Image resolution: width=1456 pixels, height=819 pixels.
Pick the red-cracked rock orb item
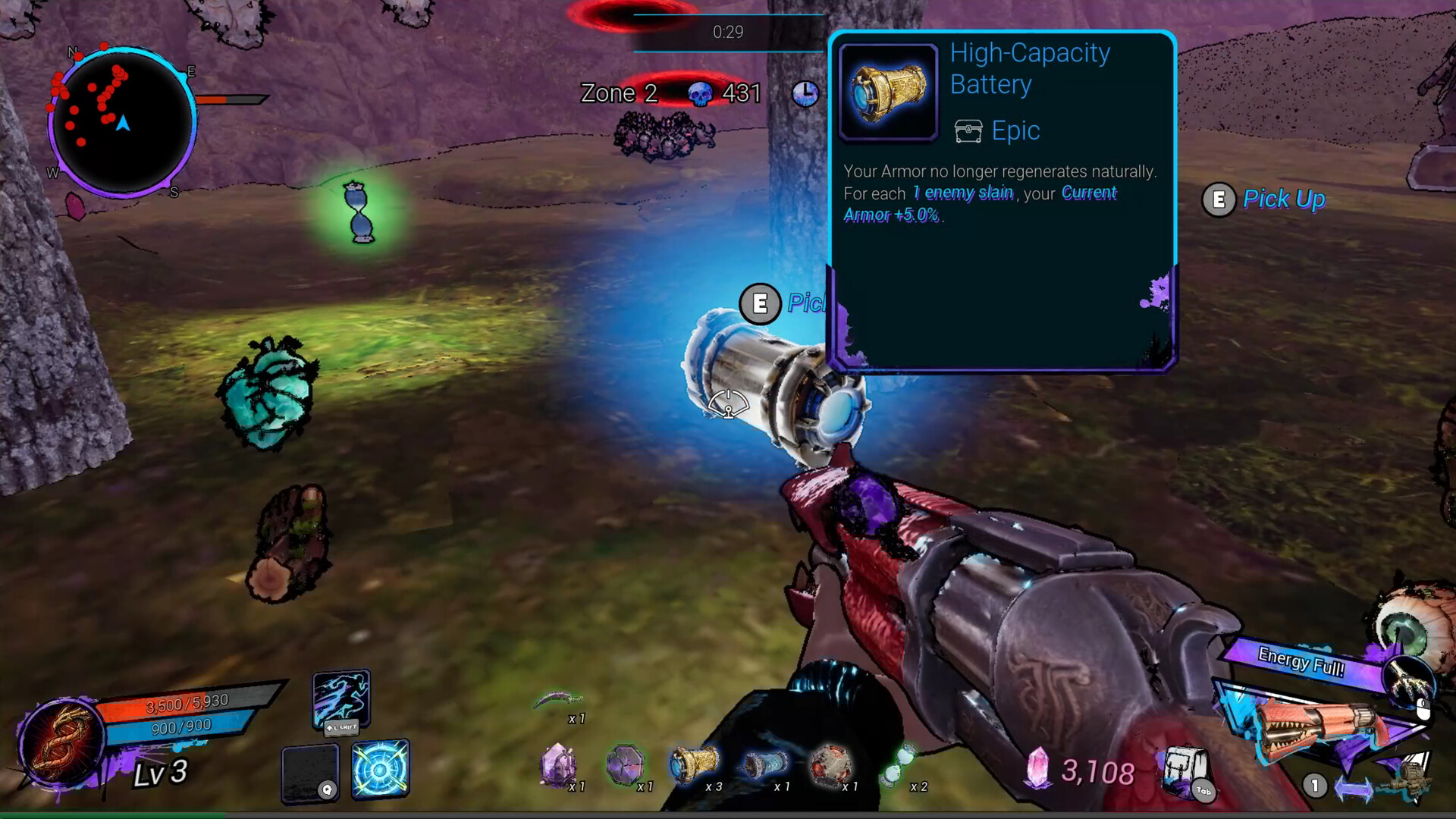830,764
